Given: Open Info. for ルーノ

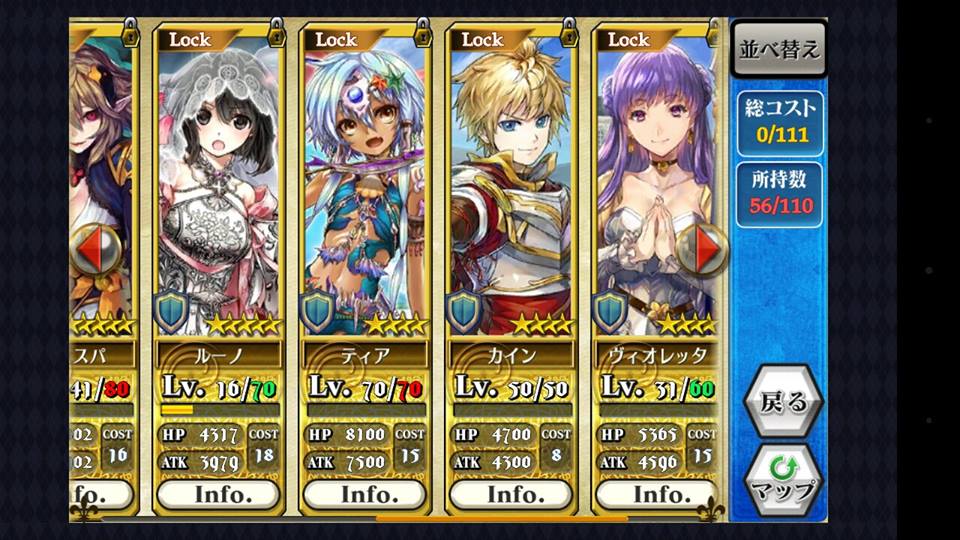Looking at the screenshot, I should 219,494.
